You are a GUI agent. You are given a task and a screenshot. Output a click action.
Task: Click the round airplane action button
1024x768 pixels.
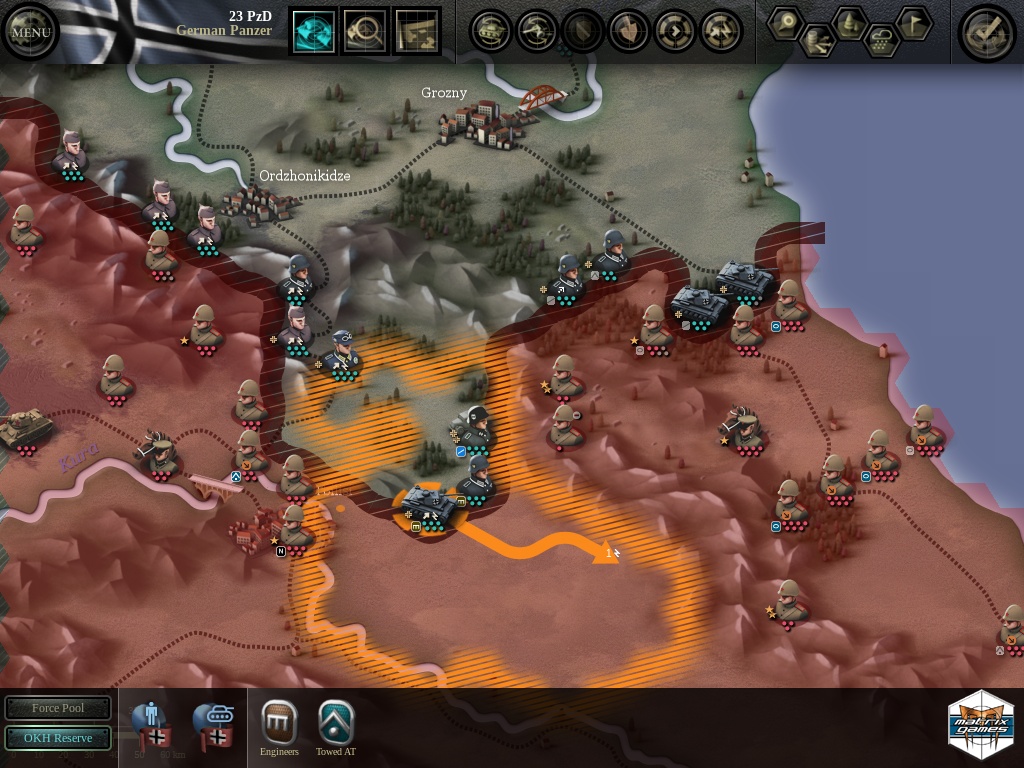click(x=537, y=31)
